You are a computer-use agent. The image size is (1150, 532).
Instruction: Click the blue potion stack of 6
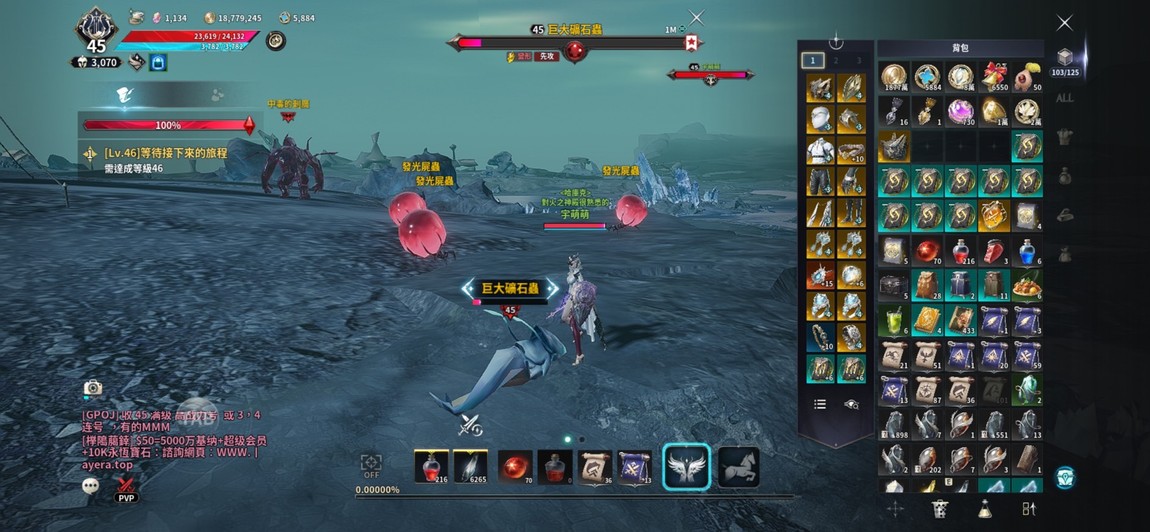(x=1026, y=250)
